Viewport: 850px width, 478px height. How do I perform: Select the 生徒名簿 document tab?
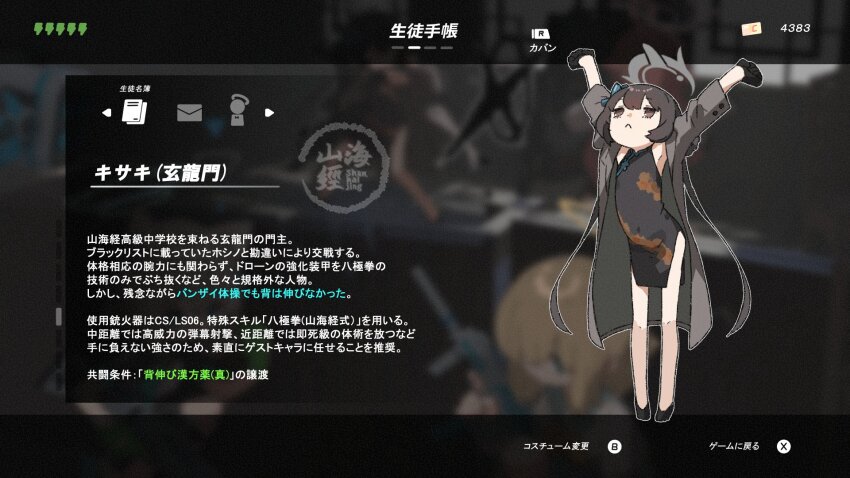(134, 111)
